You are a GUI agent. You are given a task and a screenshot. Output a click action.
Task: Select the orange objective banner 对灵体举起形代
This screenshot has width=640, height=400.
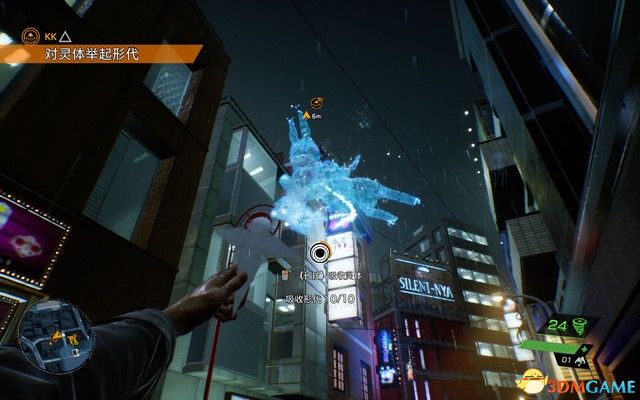(x=100, y=57)
